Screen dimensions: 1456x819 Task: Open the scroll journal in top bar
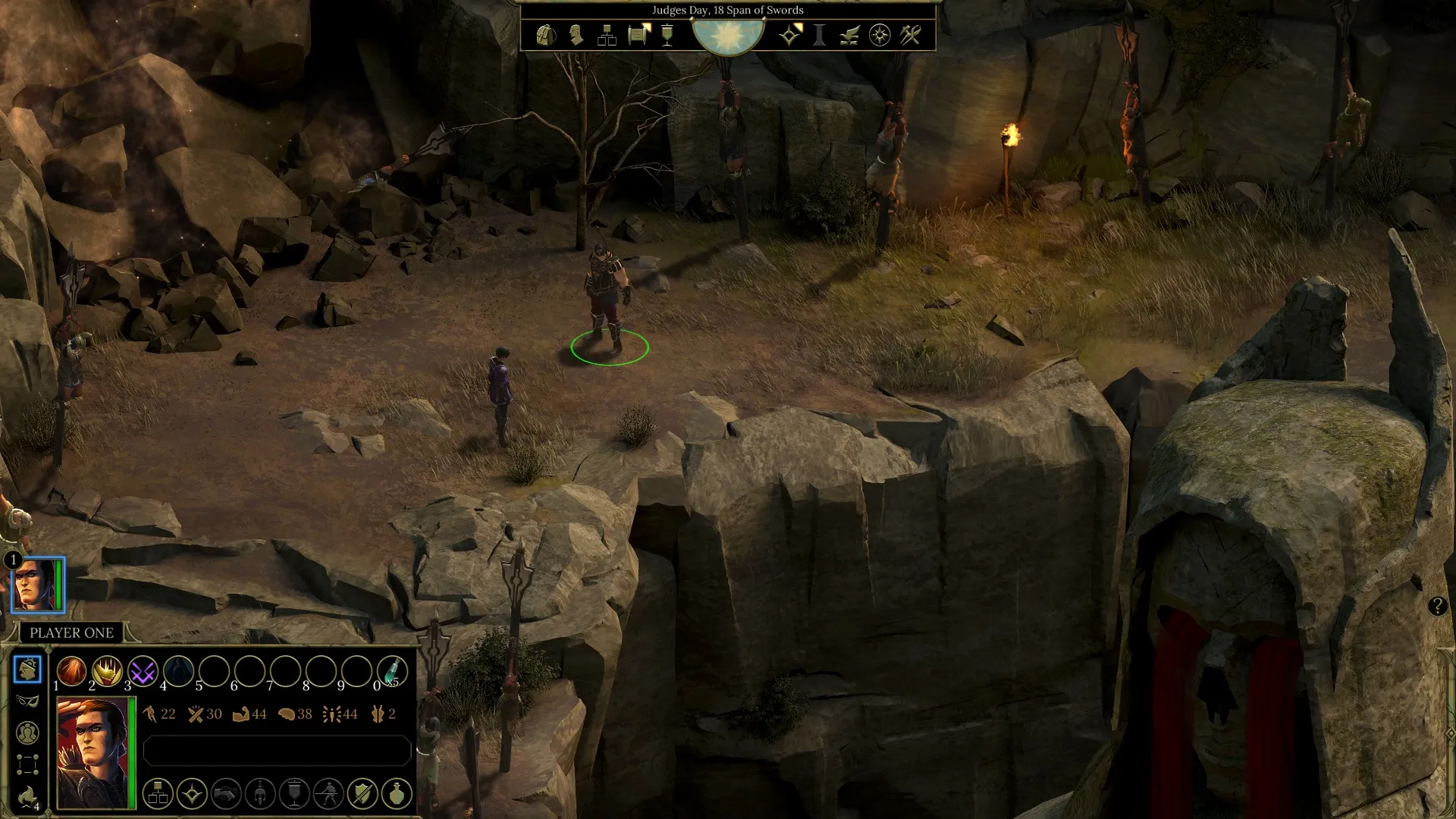639,35
